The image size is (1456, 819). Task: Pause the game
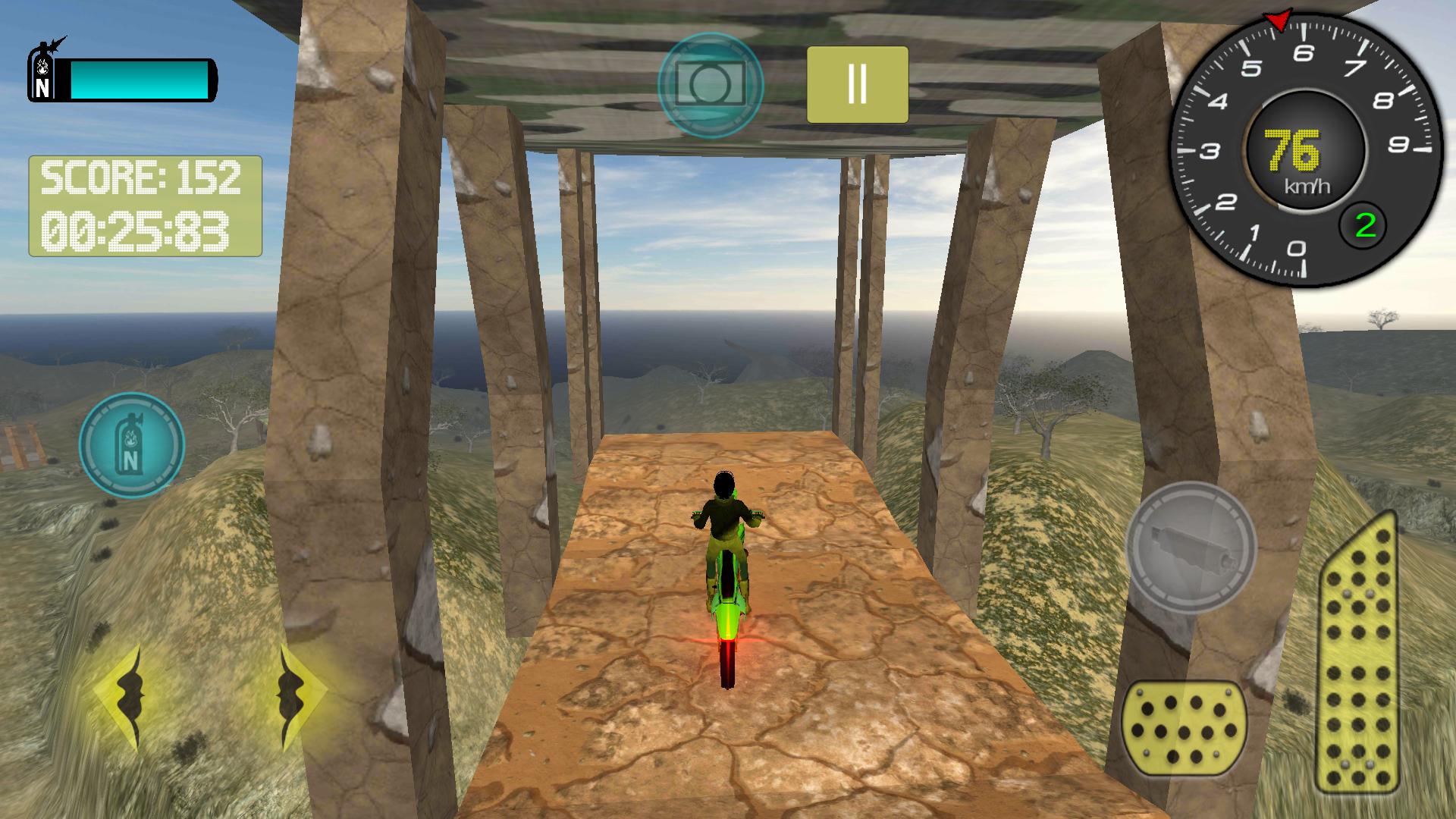click(857, 83)
